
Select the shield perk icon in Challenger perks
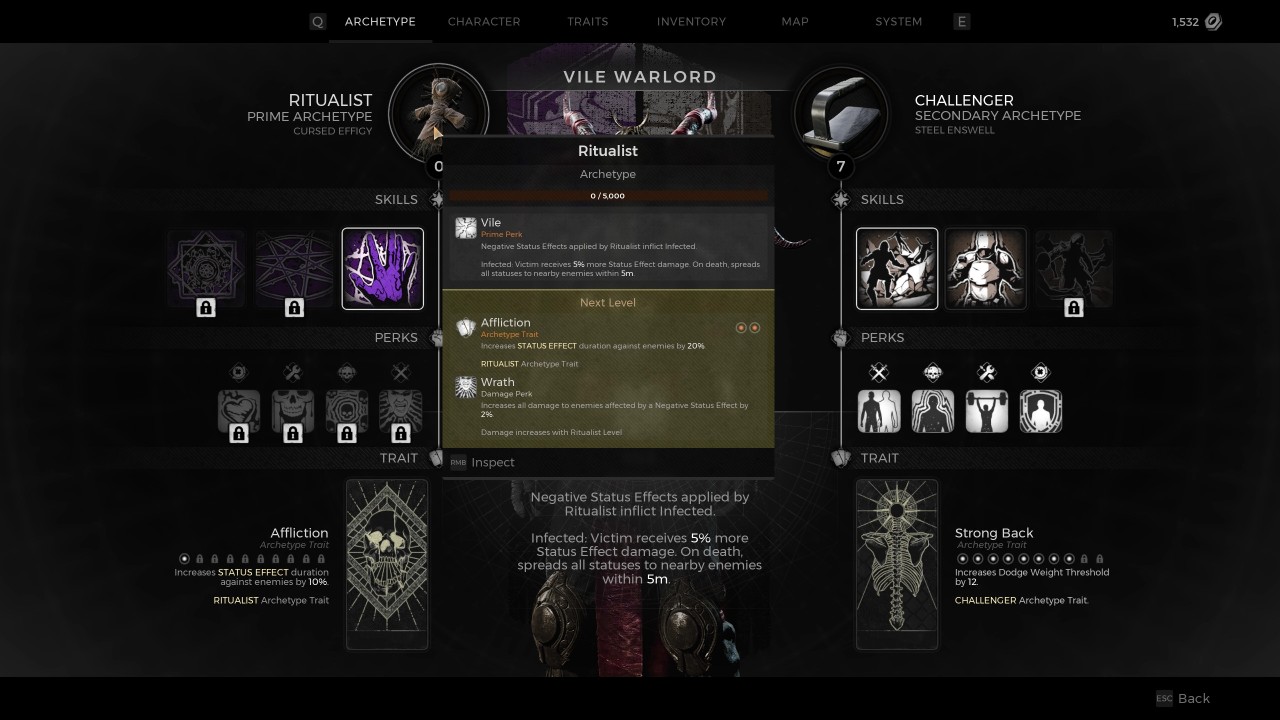tap(1041, 410)
